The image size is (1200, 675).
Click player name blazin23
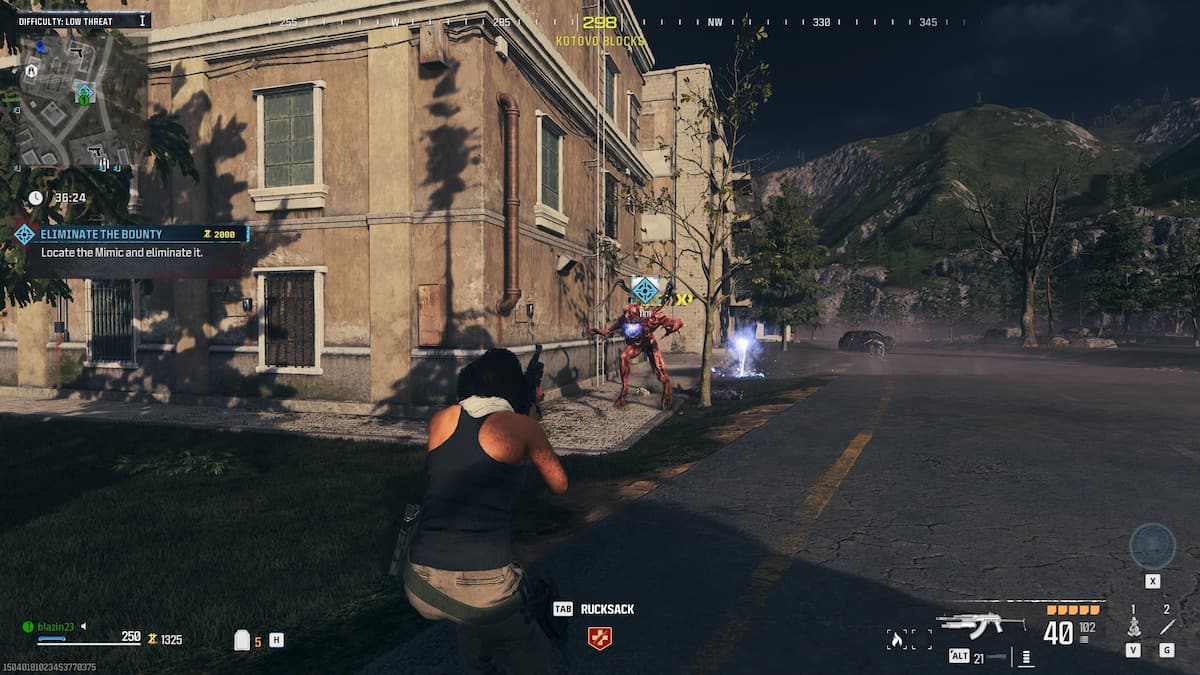point(56,626)
